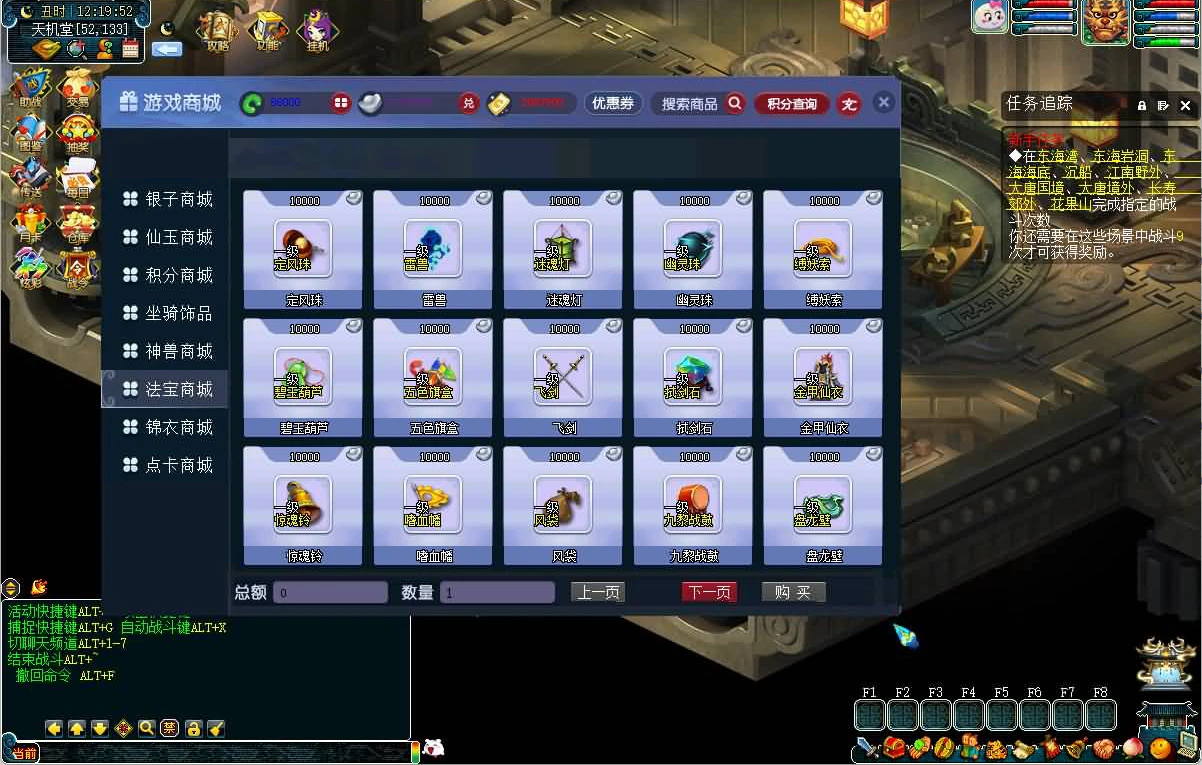Select the 碧玉葫芦 item
1202x765 pixels.
[x=303, y=378]
